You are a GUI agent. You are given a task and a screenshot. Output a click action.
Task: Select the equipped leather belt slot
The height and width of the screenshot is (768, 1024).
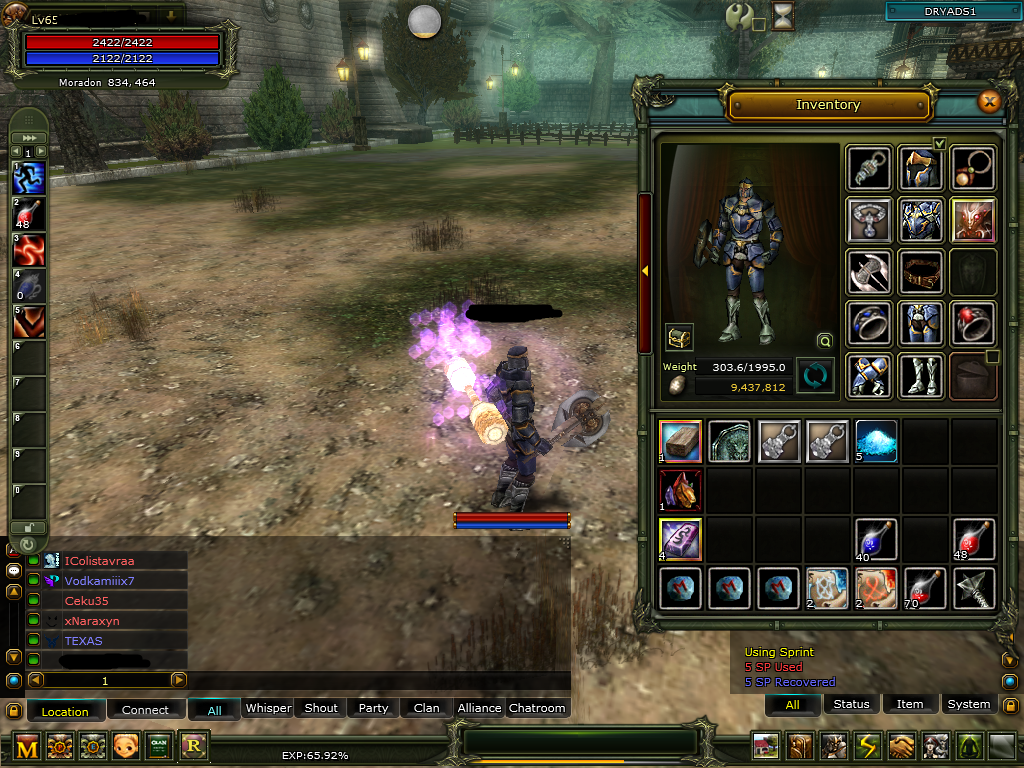[x=921, y=271]
